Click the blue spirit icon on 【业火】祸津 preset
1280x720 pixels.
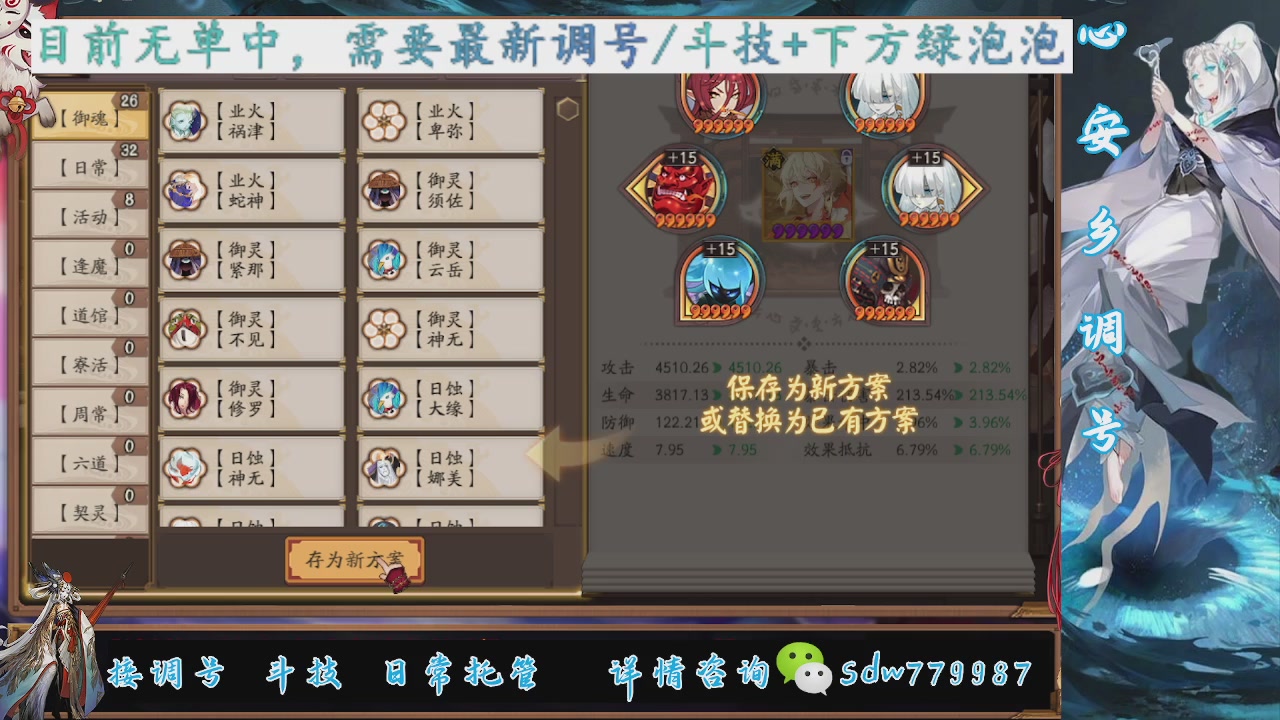pyautogui.click(x=185, y=120)
